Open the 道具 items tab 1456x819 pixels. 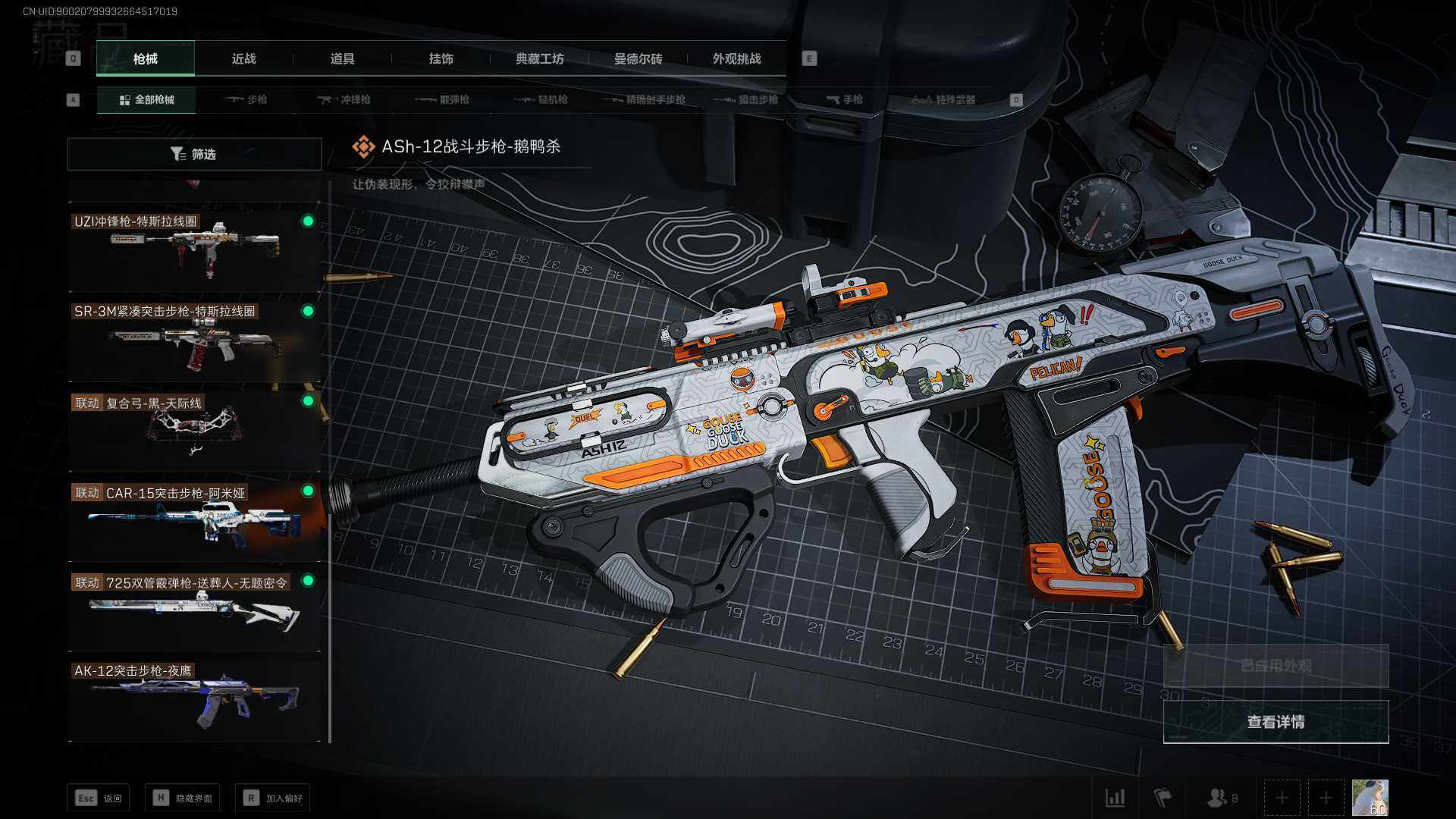tap(342, 58)
